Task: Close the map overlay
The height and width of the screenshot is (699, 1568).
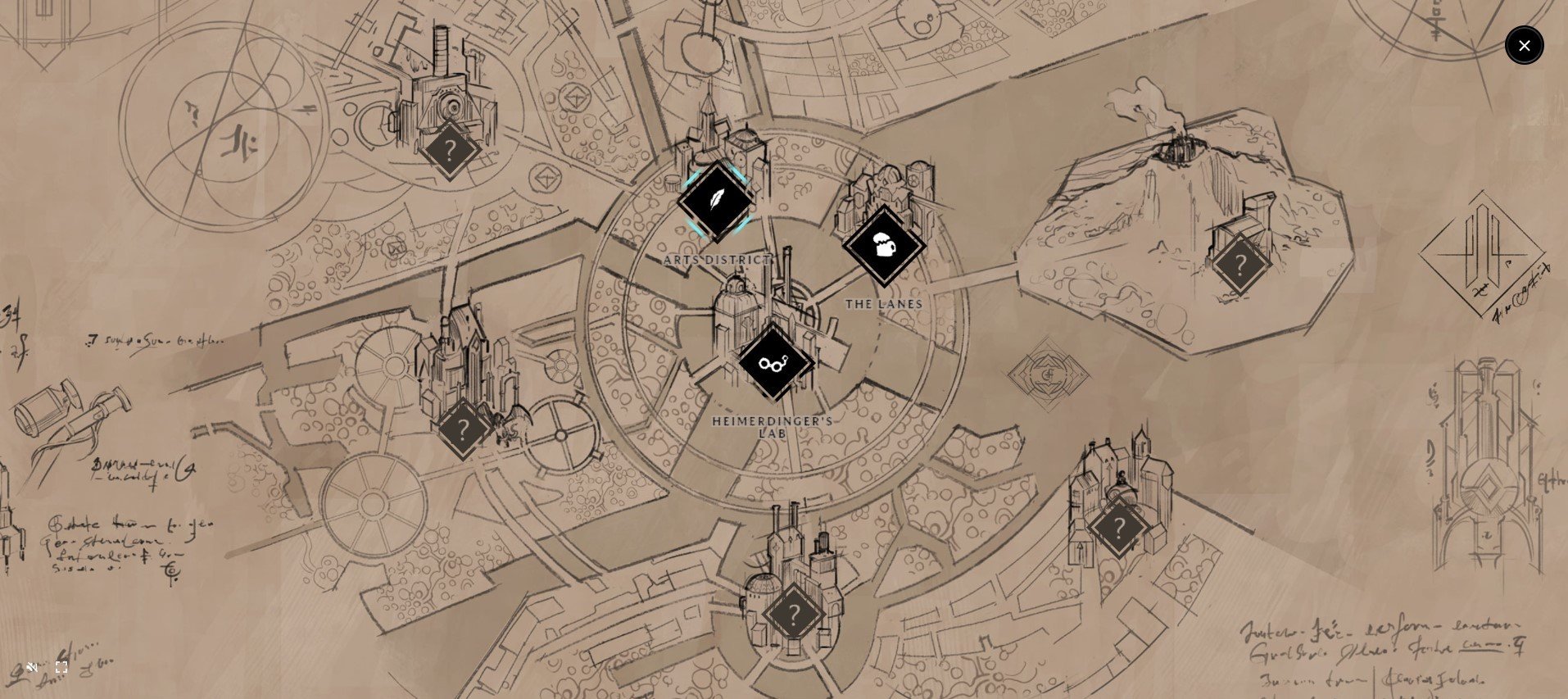Action: point(1524,45)
